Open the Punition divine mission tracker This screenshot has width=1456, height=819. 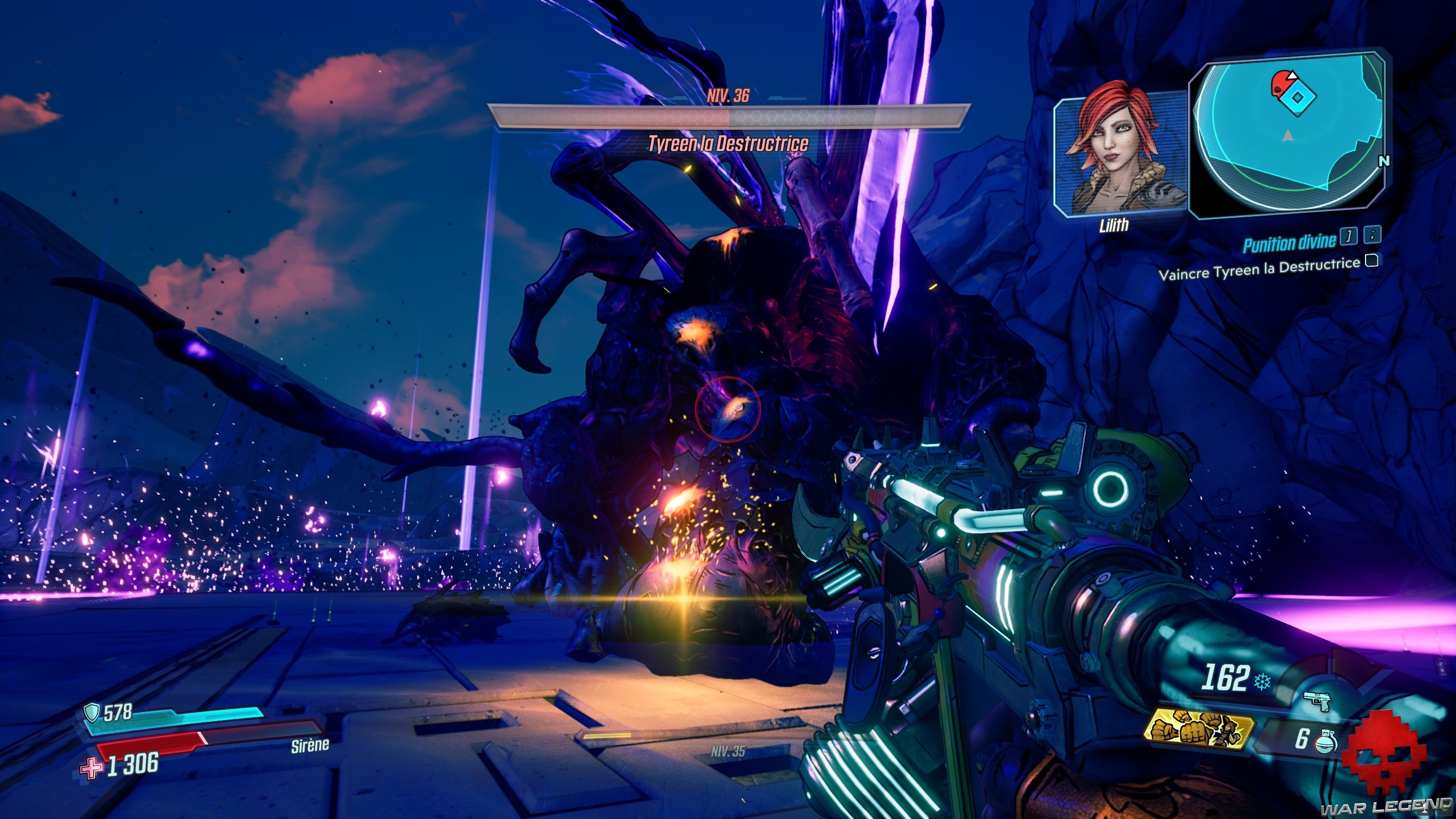click(x=1288, y=244)
